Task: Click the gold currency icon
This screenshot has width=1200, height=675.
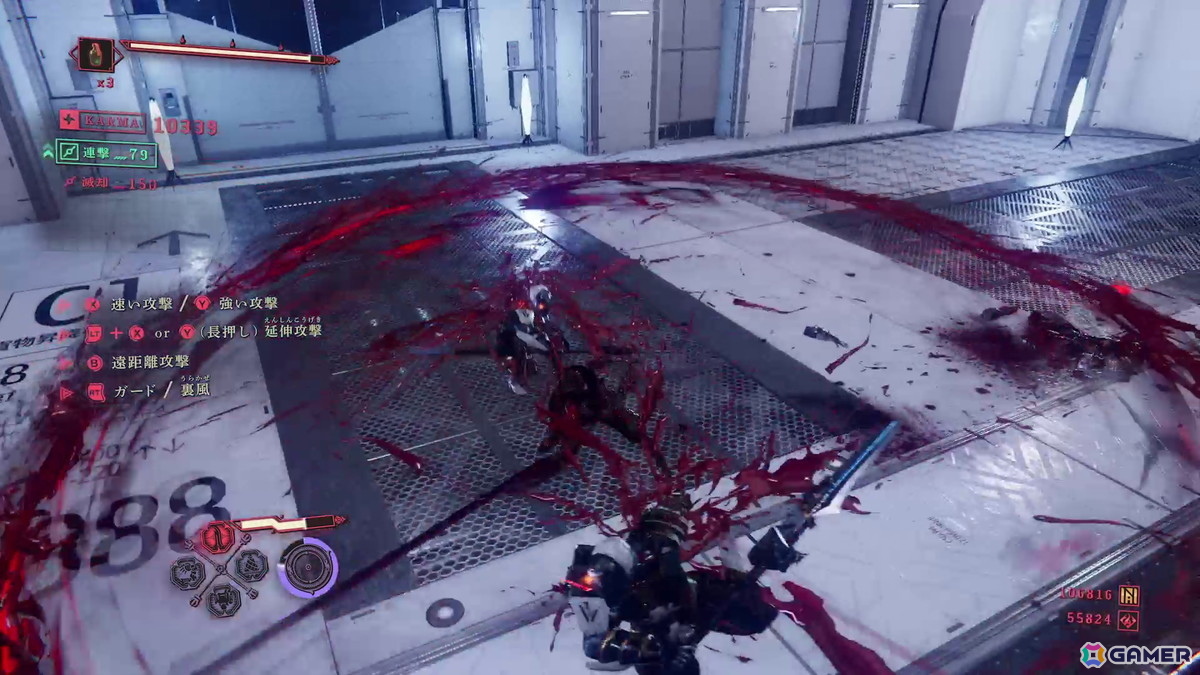Action: click(x=1129, y=596)
